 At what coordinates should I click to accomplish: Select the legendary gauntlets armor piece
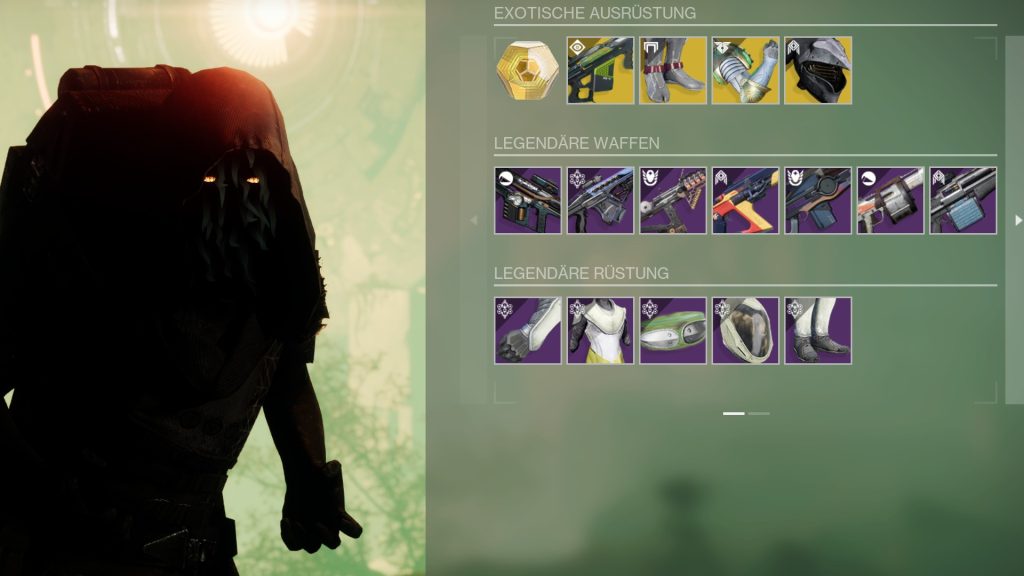coord(528,330)
